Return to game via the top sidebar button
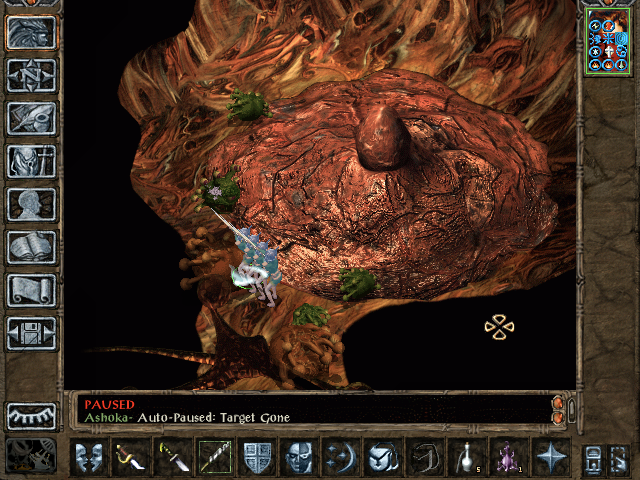The width and height of the screenshot is (640, 480). pyautogui.click(x=31, y=32)
